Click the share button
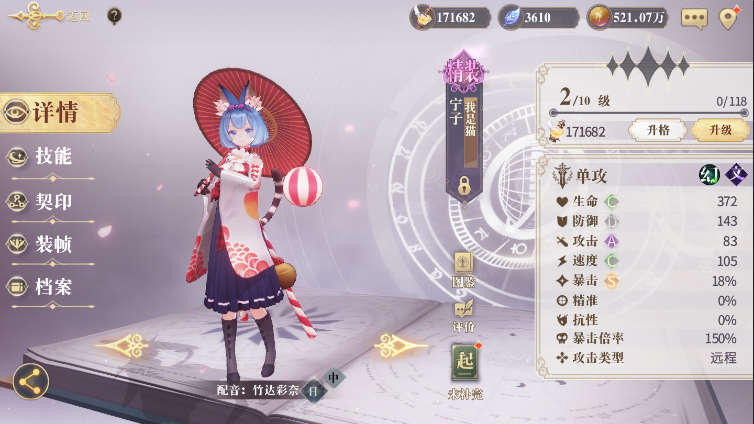Image resolution: width=754 pixels, height=424 pixels. click(x=30, y=381)
